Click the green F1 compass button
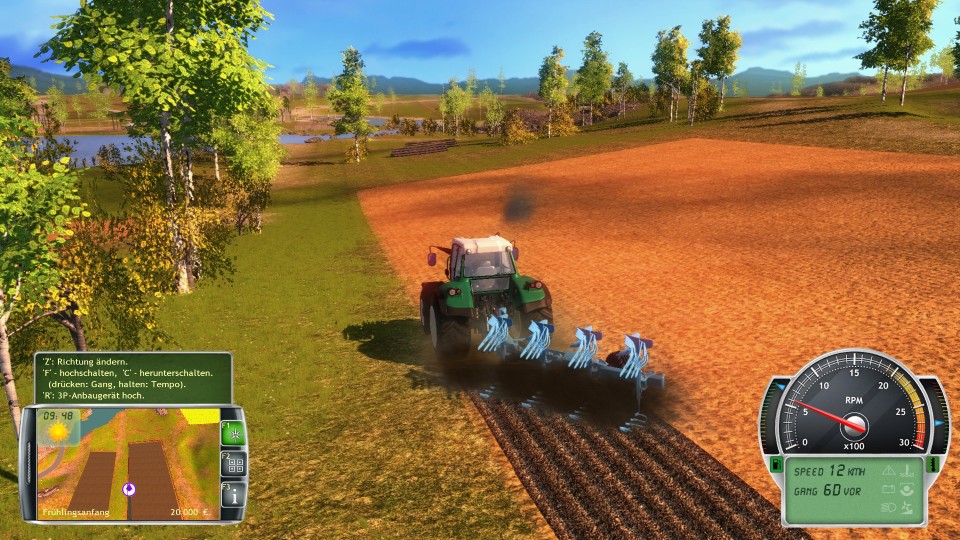The image size is (960, 540). point(233,434)
